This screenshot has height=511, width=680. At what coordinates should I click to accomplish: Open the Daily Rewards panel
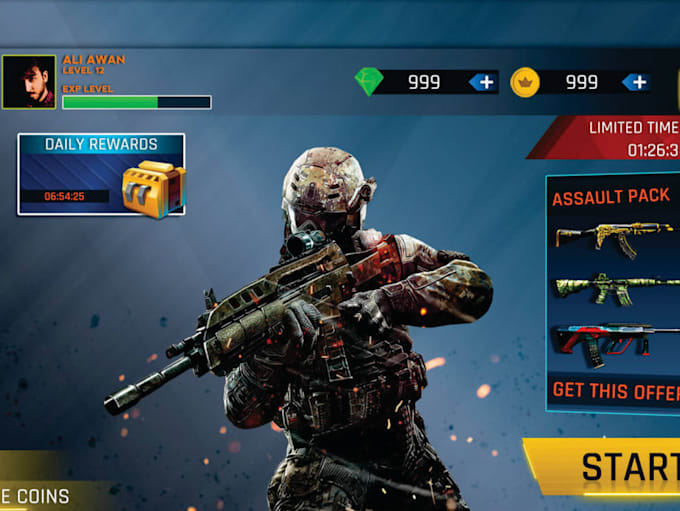(x=101, y=175)
